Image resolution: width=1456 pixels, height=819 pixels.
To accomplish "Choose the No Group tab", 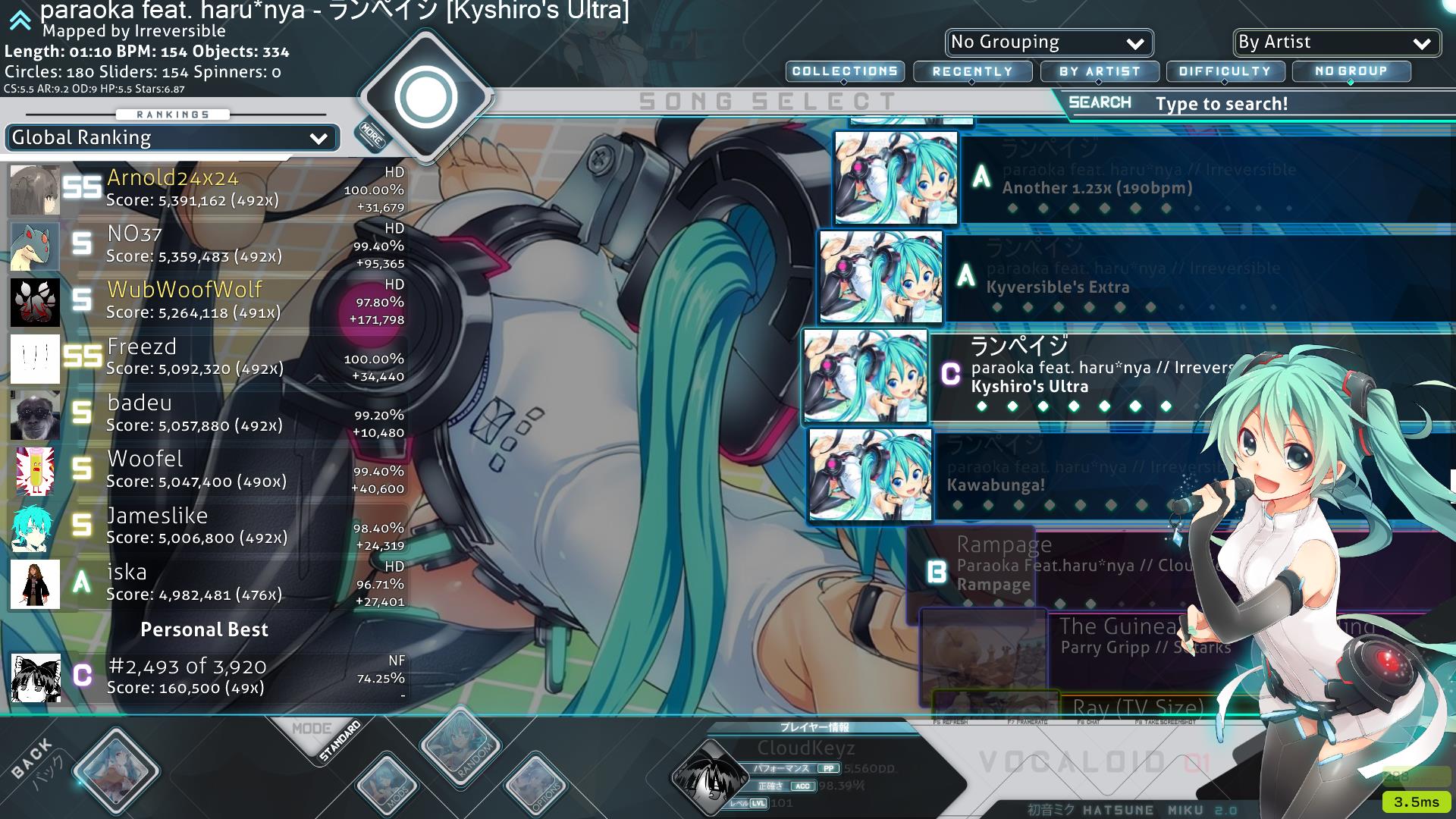I will click(1351, 71).
